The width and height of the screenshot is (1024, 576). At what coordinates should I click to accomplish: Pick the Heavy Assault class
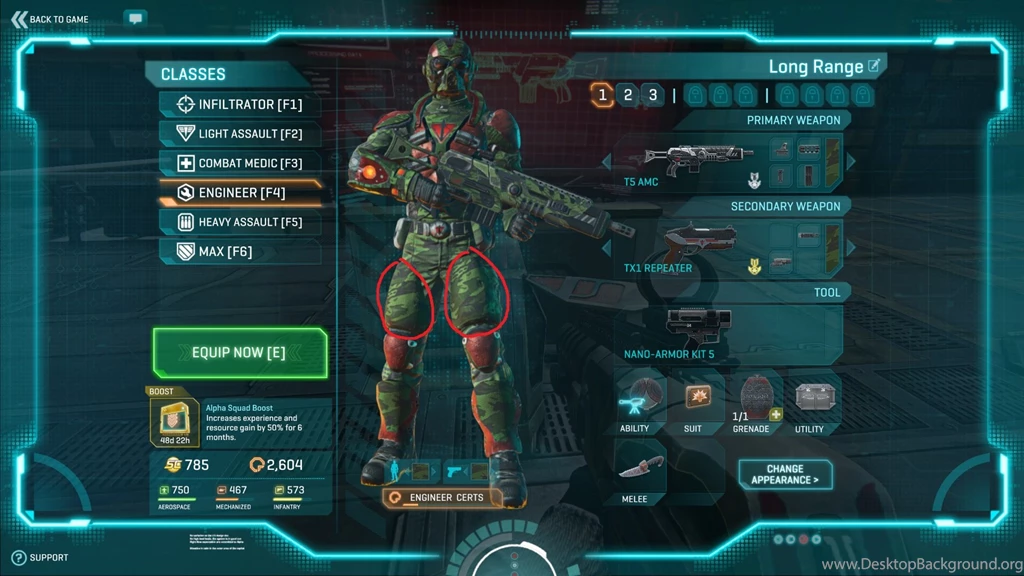pyautogui.click(x=239, y=222)
